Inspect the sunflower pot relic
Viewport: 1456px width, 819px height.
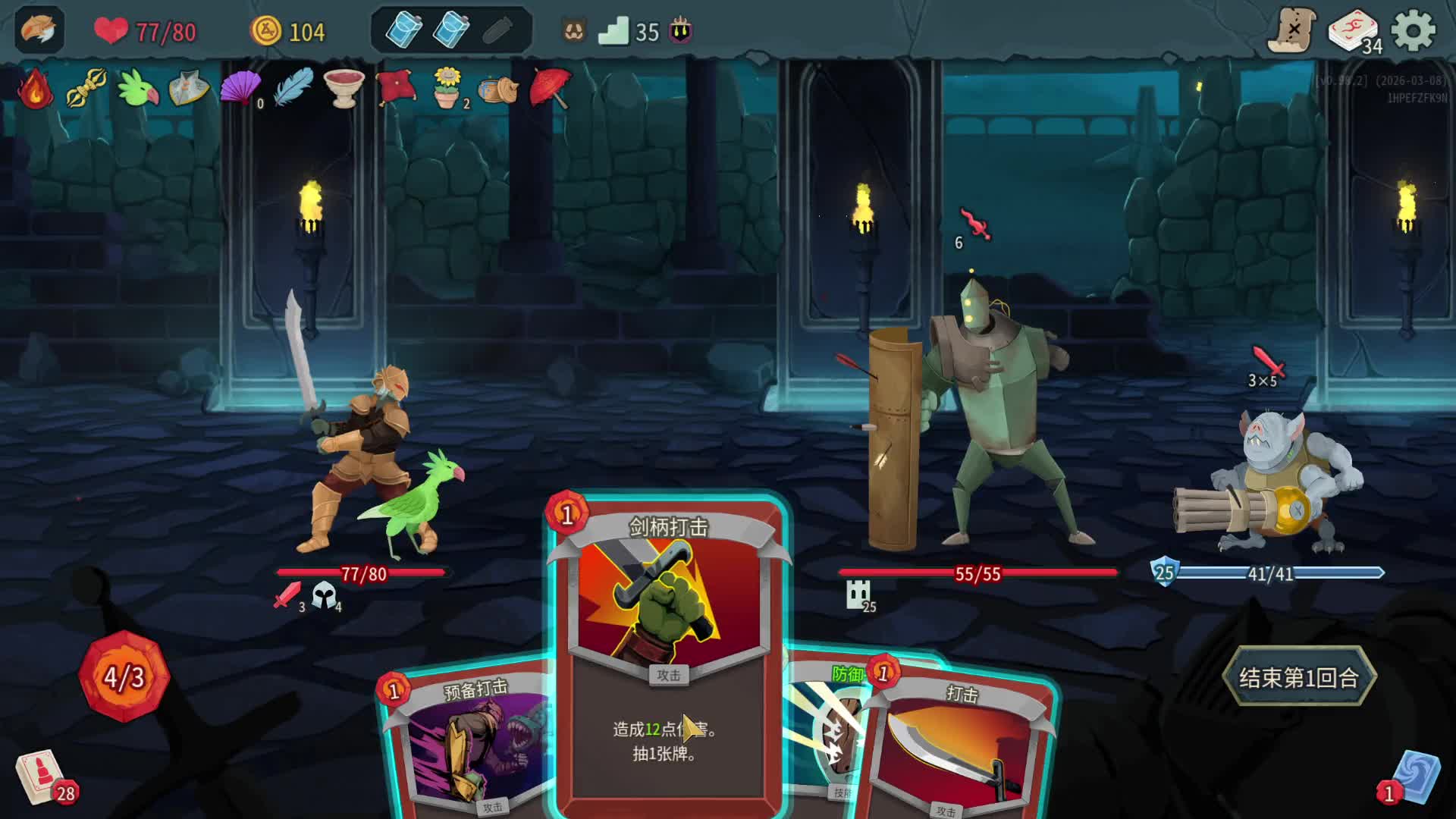(x=447, y=88)
